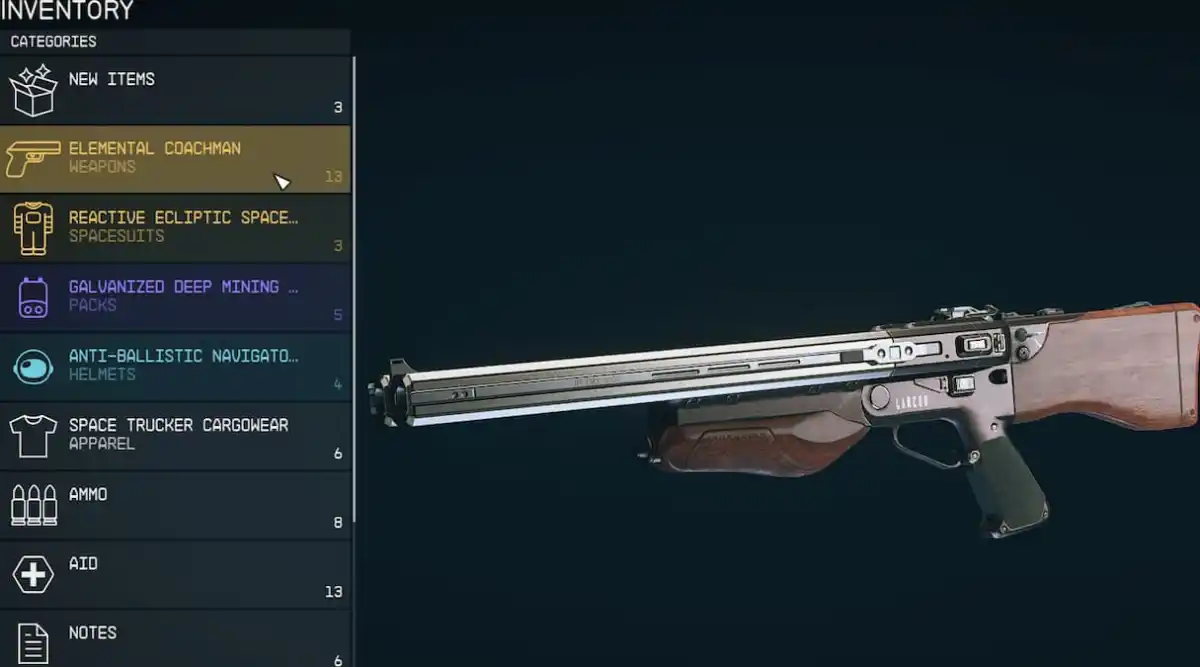Select the Weapons category row
Image resolution: width=1200 pixels, height=667 pixels.
175,158
